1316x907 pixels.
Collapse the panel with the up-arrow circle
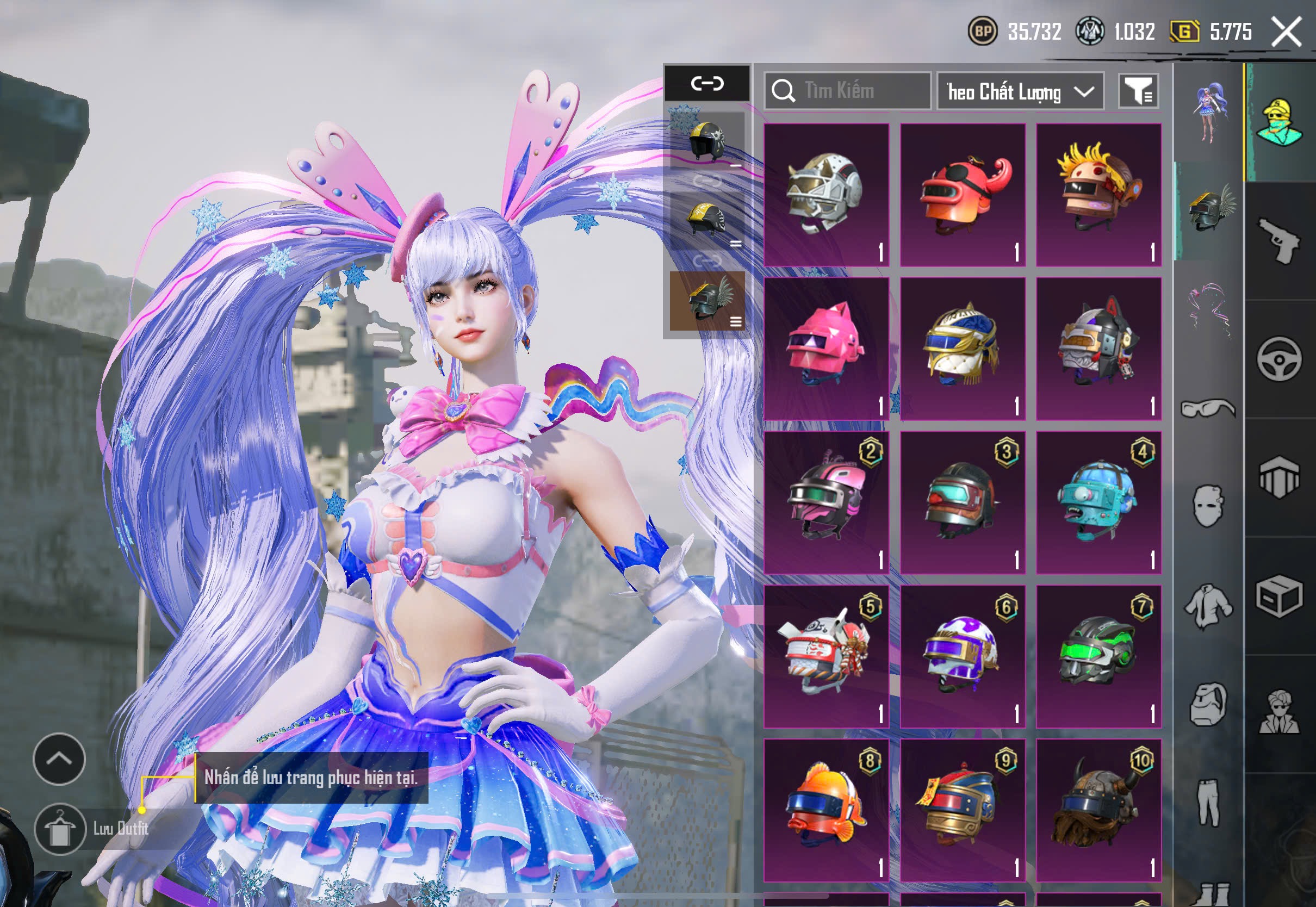[x=59, y=759]
